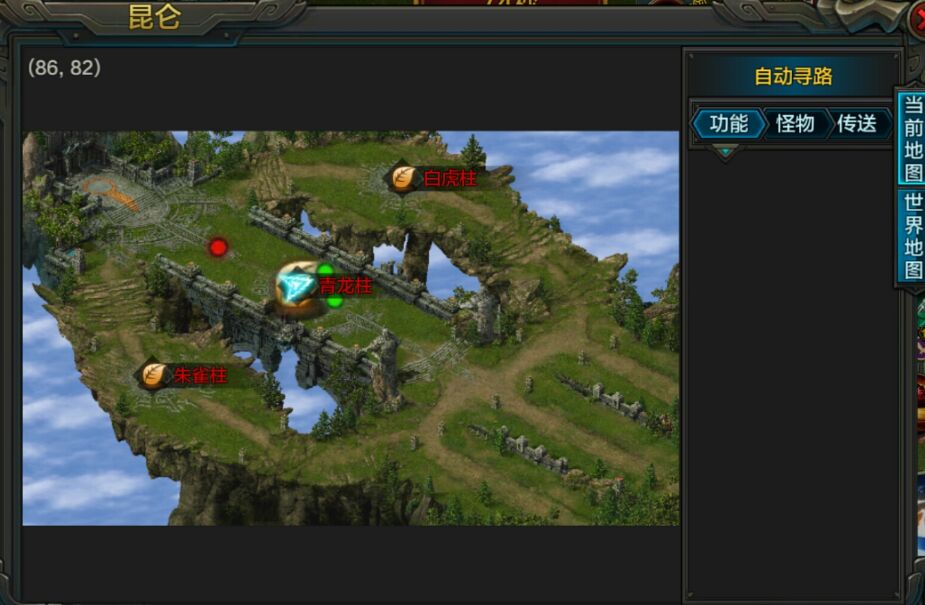This screenshot has width=925, height=605.
Task: Show the 当前地图 view
Action: (912, 138)
